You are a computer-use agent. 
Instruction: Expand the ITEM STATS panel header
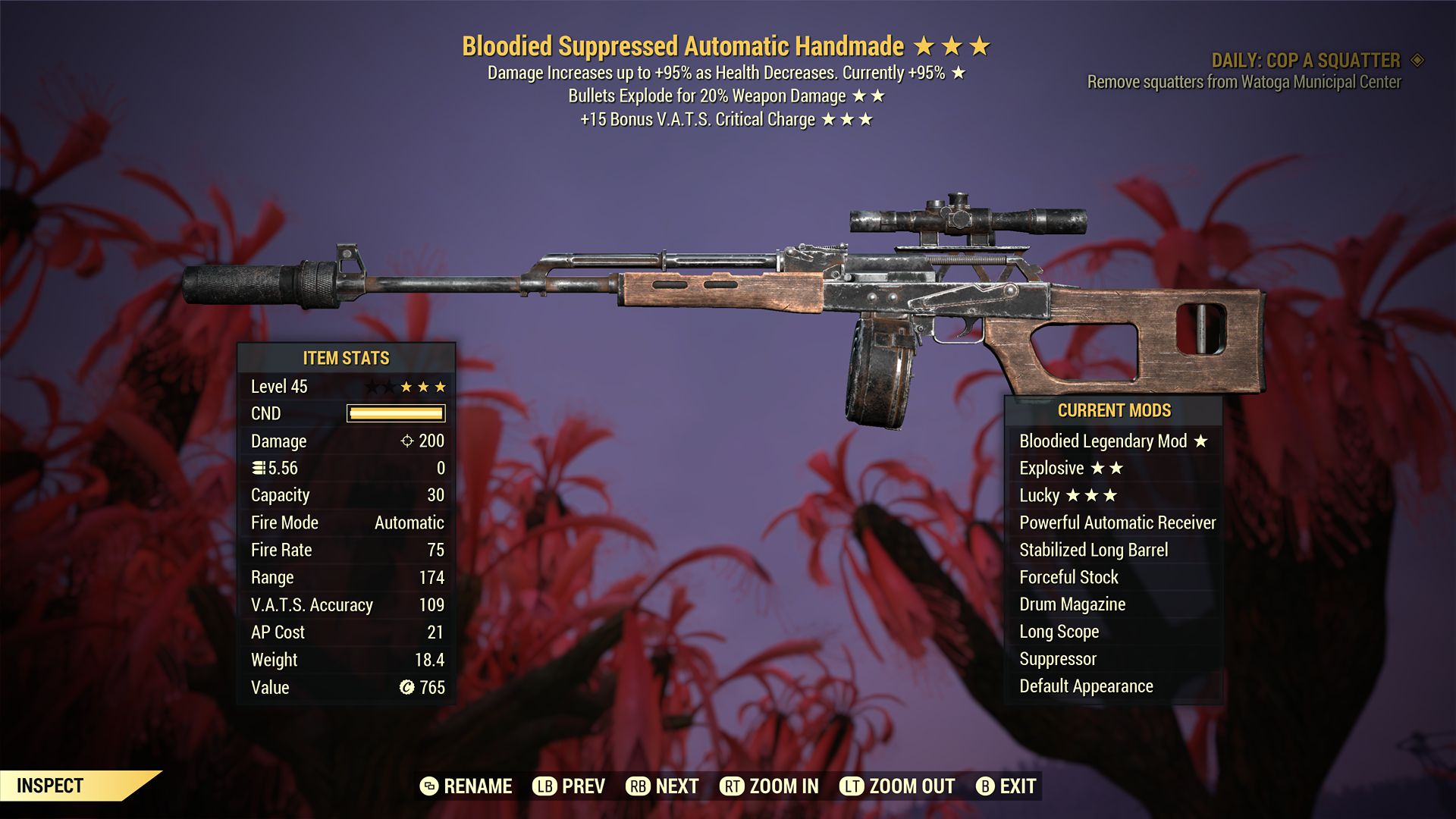[x=346, y=358]
